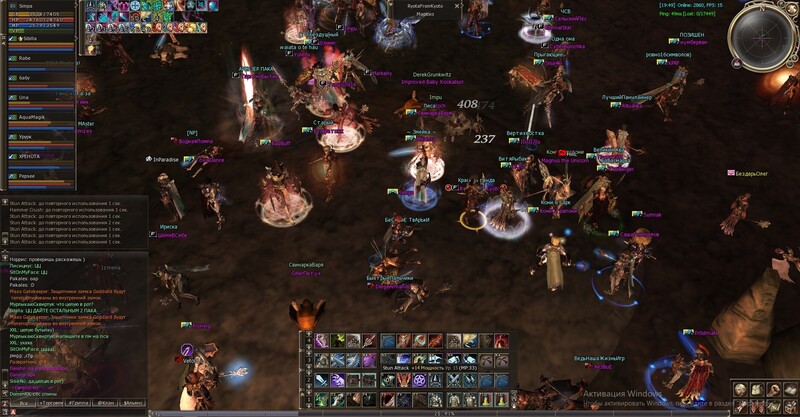800x417 pixels.
Task: Open the +Торговля trade chat tab
Action: click(50, 402)
